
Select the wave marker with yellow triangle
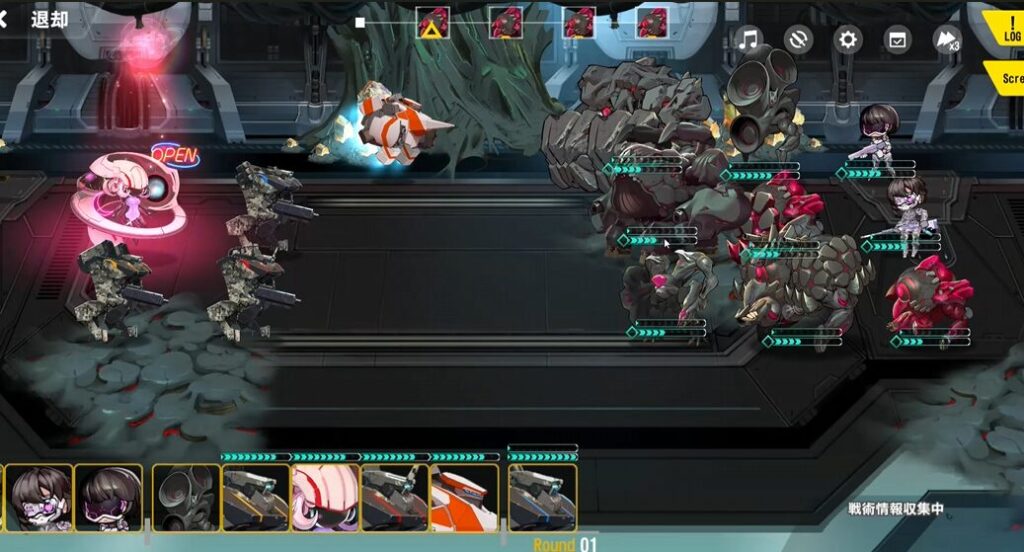(433, 23)
